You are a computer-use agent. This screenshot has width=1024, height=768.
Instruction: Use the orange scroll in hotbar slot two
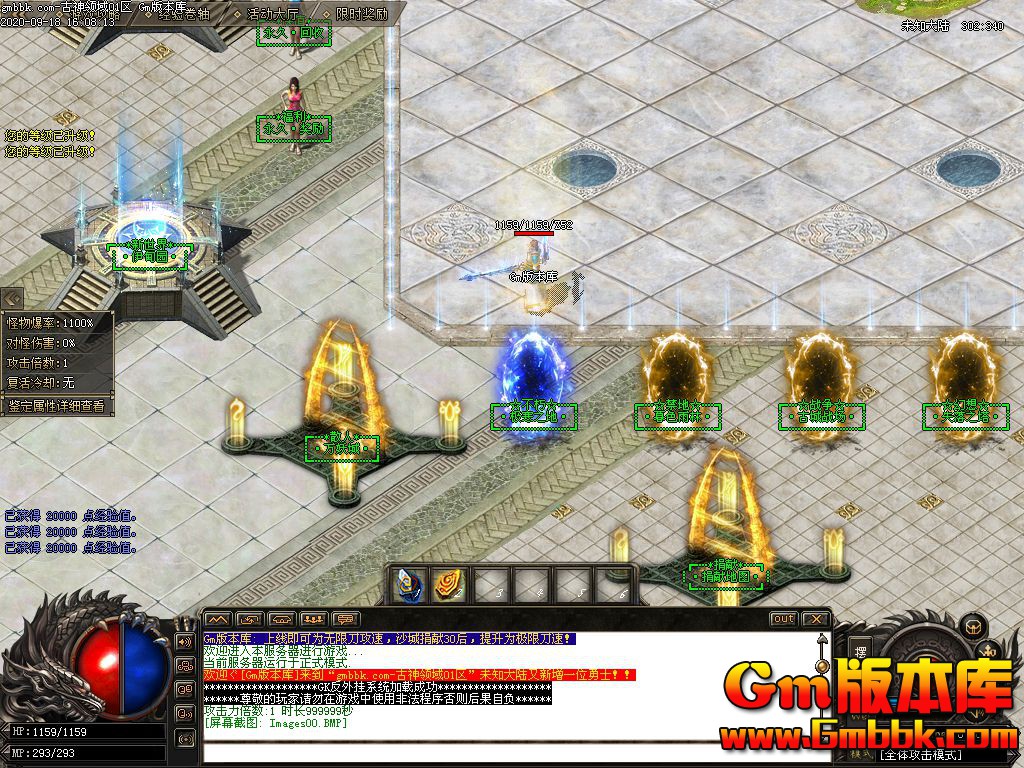(447, 585)
